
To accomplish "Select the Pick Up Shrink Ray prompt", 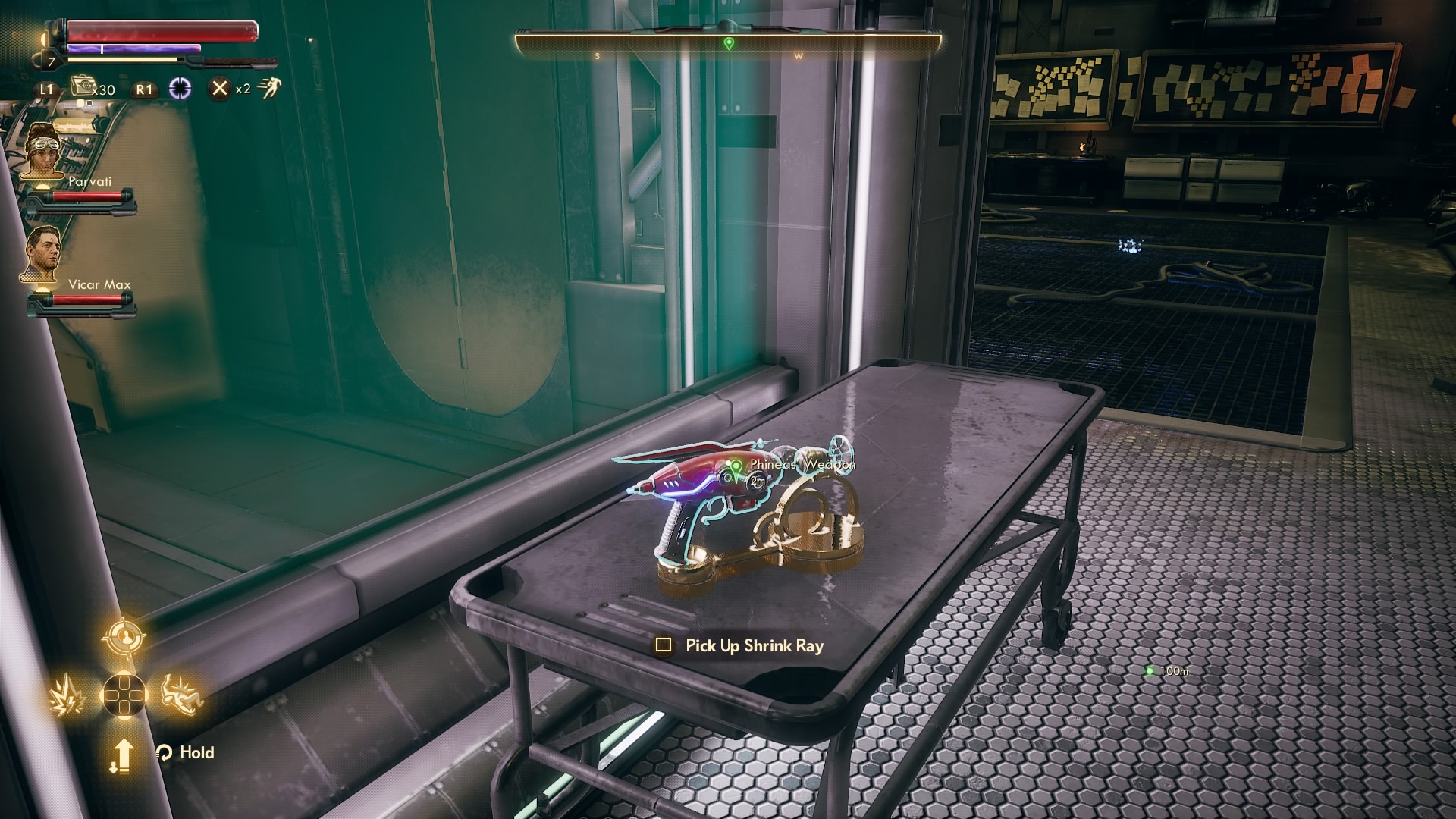I will click(740, 645).
